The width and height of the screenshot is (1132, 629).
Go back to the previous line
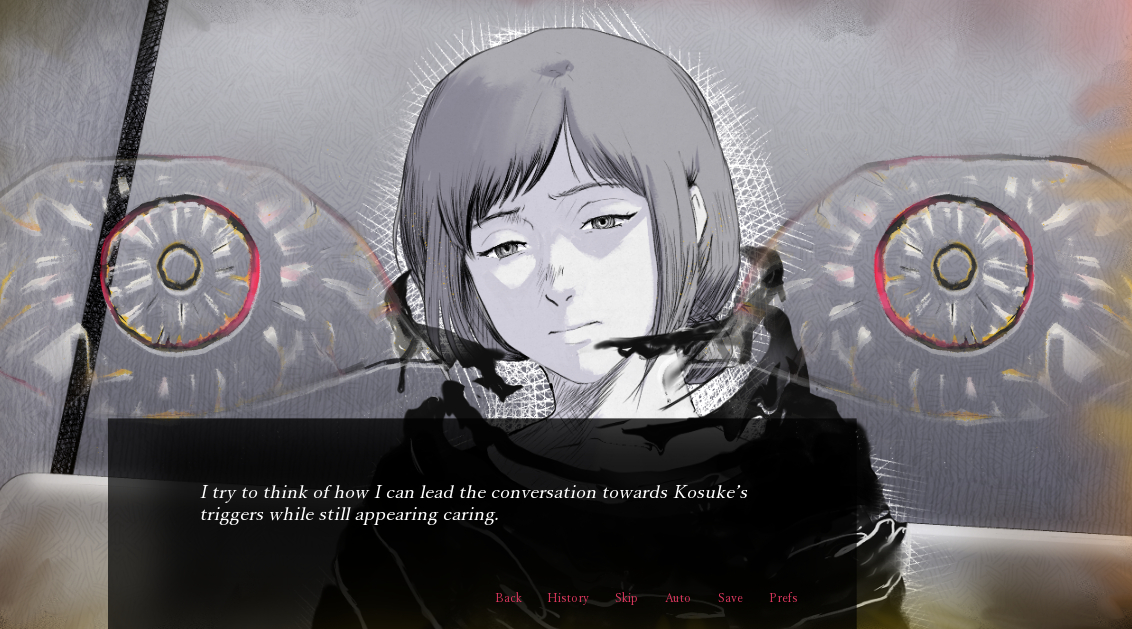(508, 598)
